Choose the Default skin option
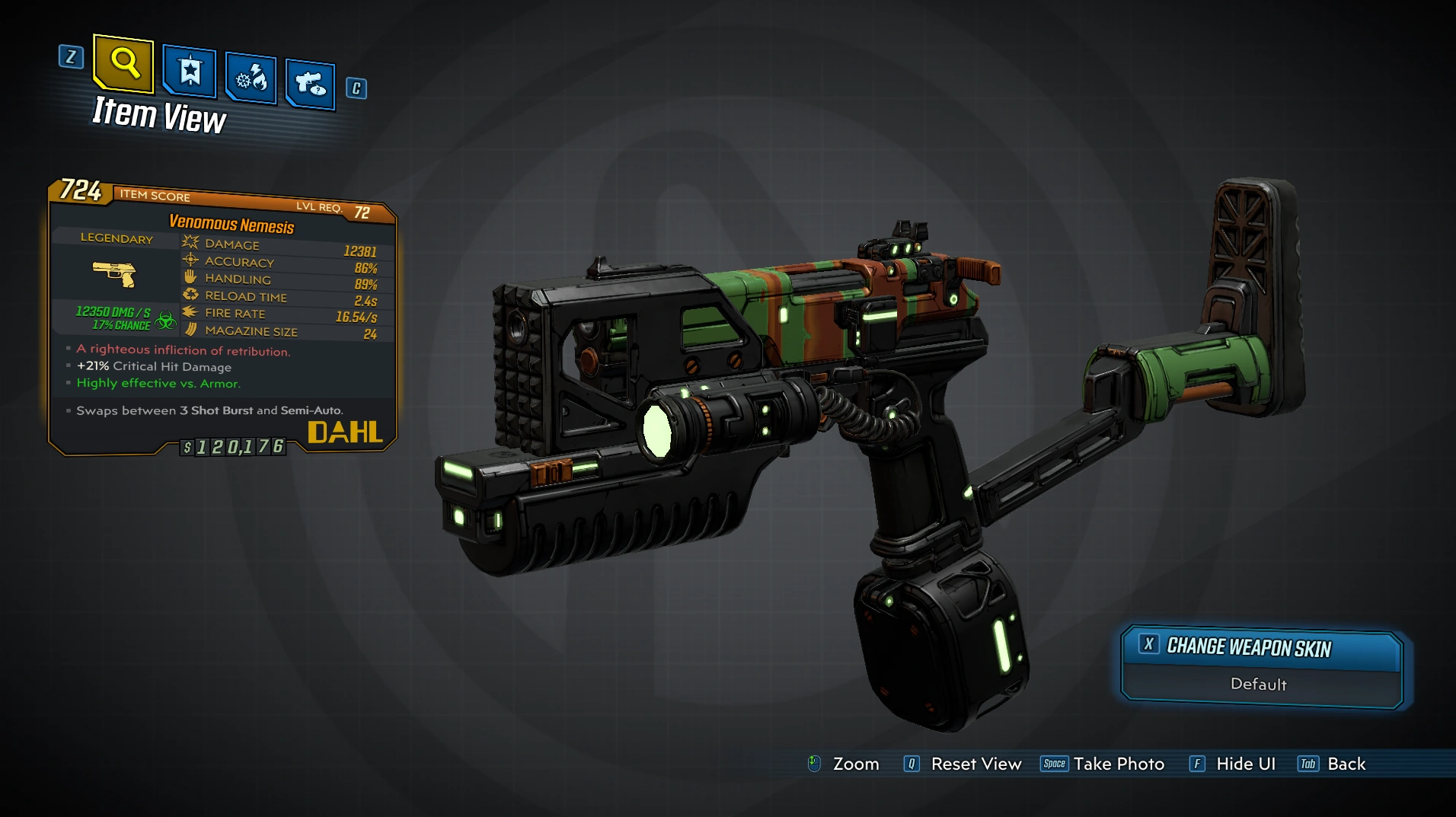The width and height of the screenshot is (1456, 817). pyautogui.click(x=1259, y=685)
